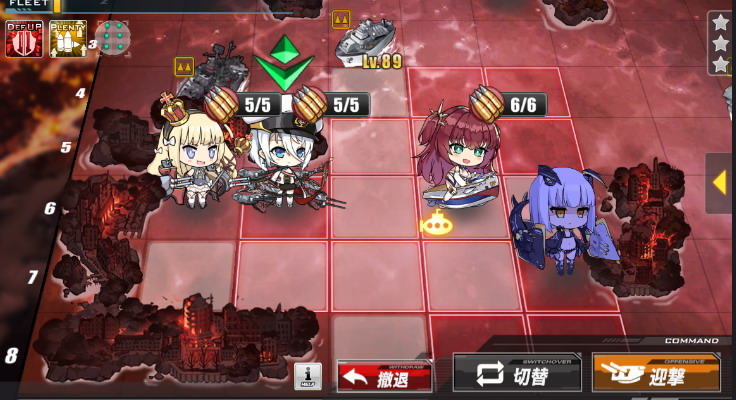Open the fleet formation dots icon

(x=114, y=38)
